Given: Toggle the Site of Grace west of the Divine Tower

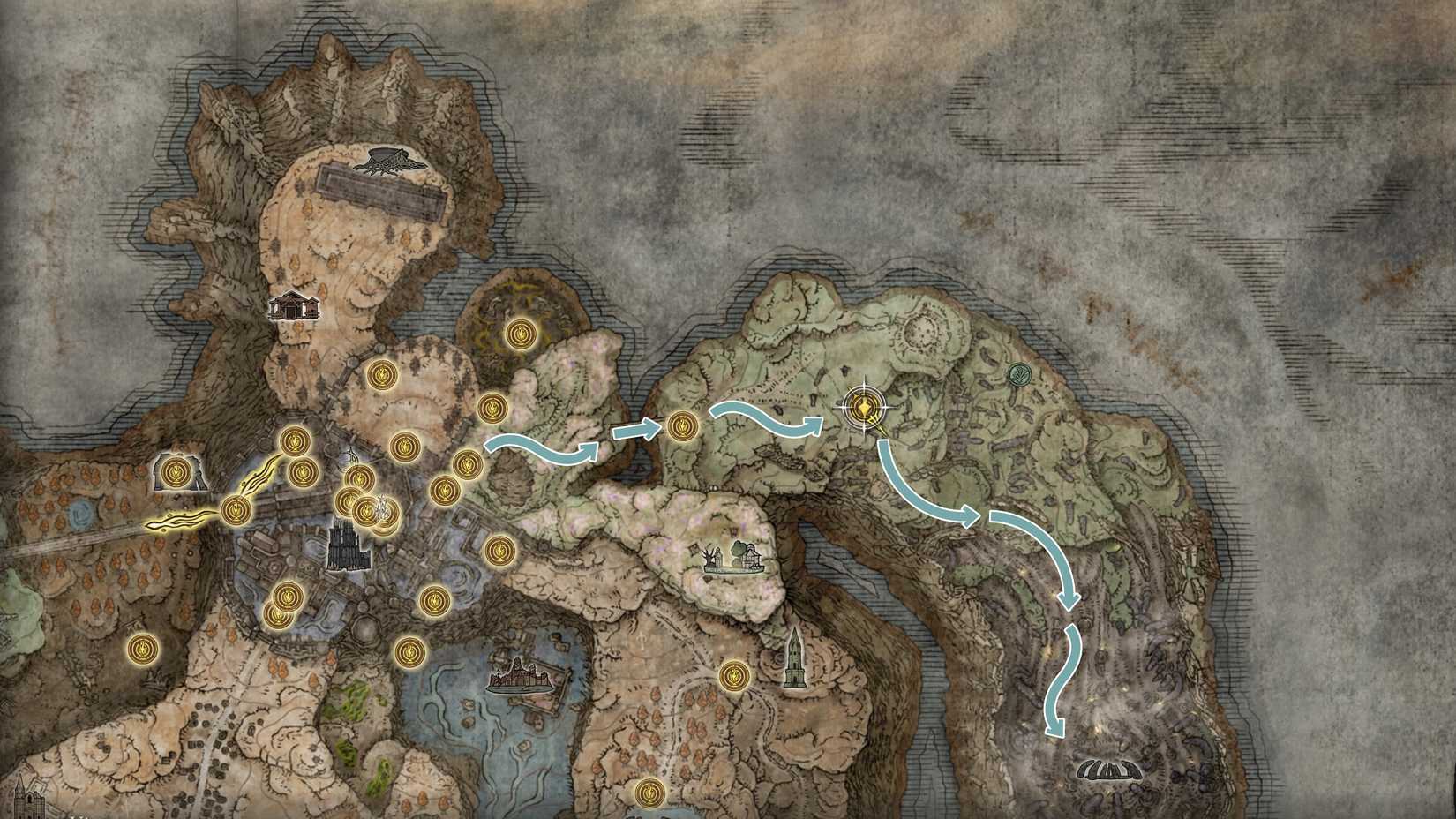Looking at the screenshot, I should click(x=733, y=676).
